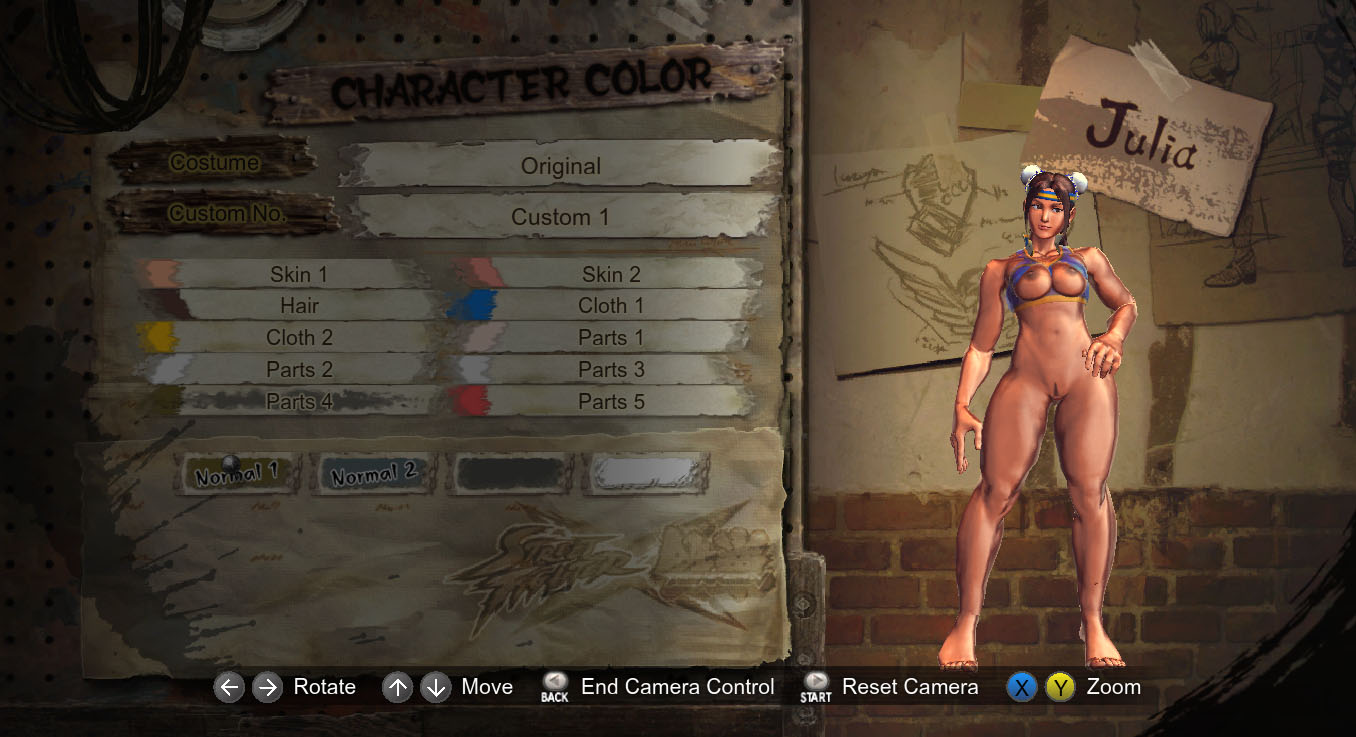This screenshot has height=737, width=1356.
Task: Choose the Custom No. selector row
Action: 560,217
